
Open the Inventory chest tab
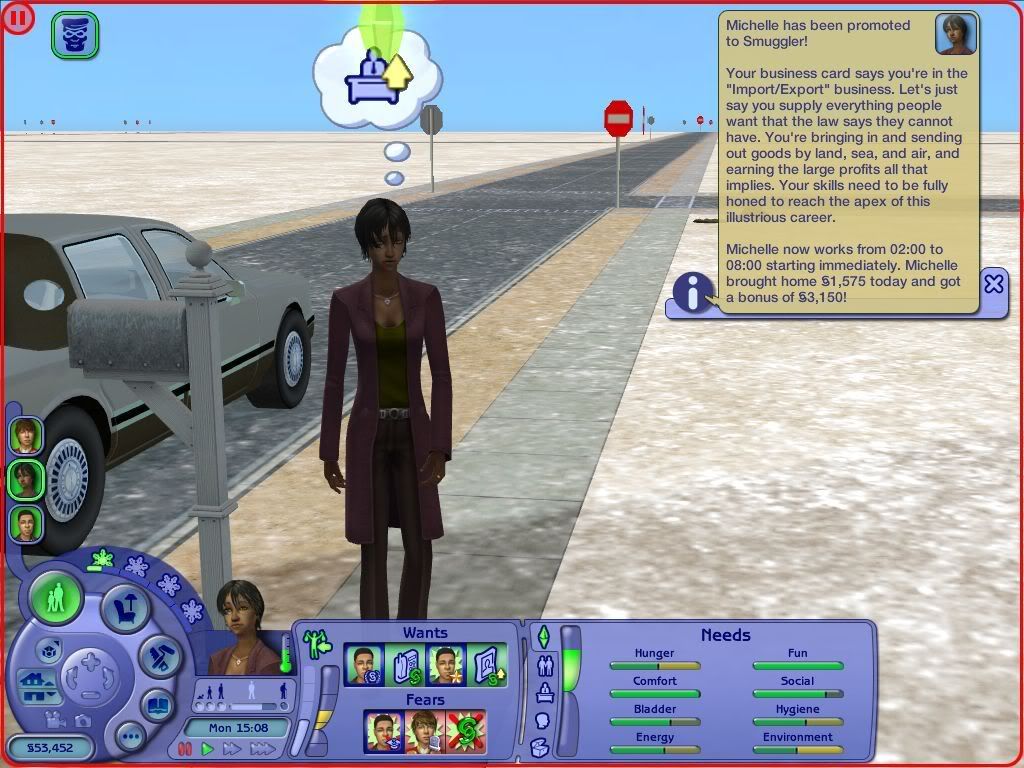[540, 747]
